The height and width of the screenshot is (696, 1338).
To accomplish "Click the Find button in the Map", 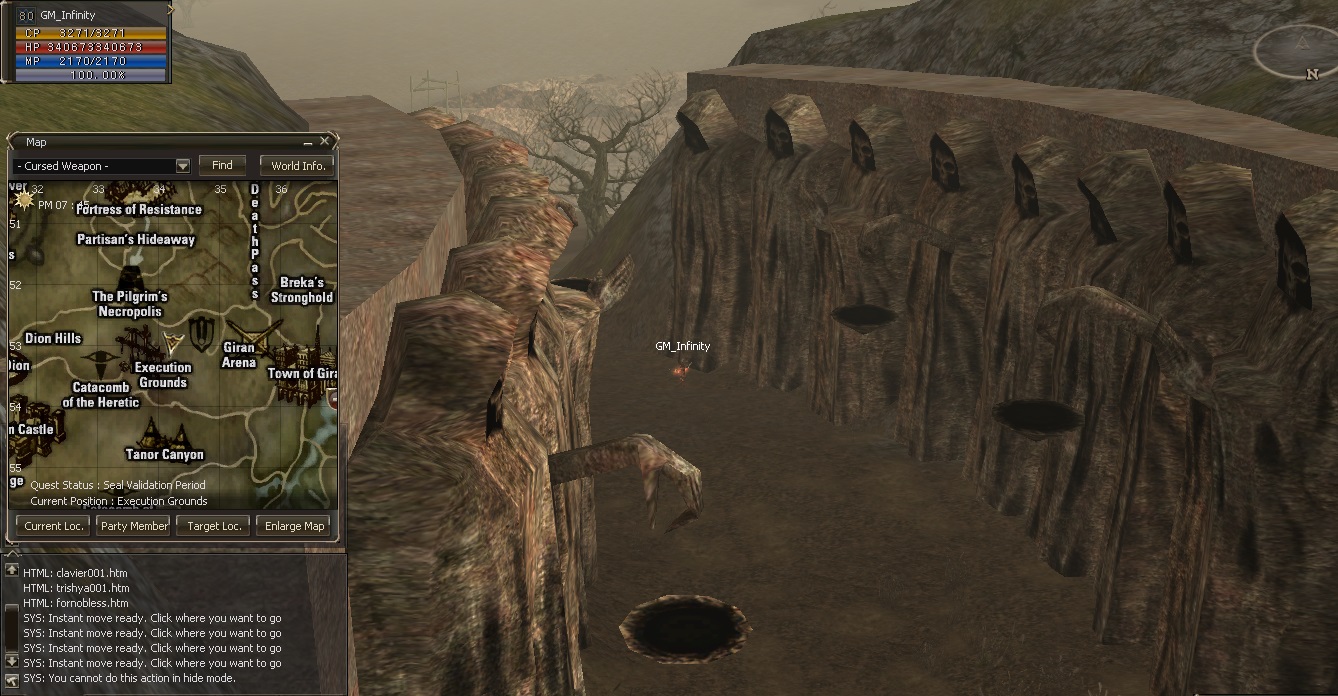I will (222, 165).
